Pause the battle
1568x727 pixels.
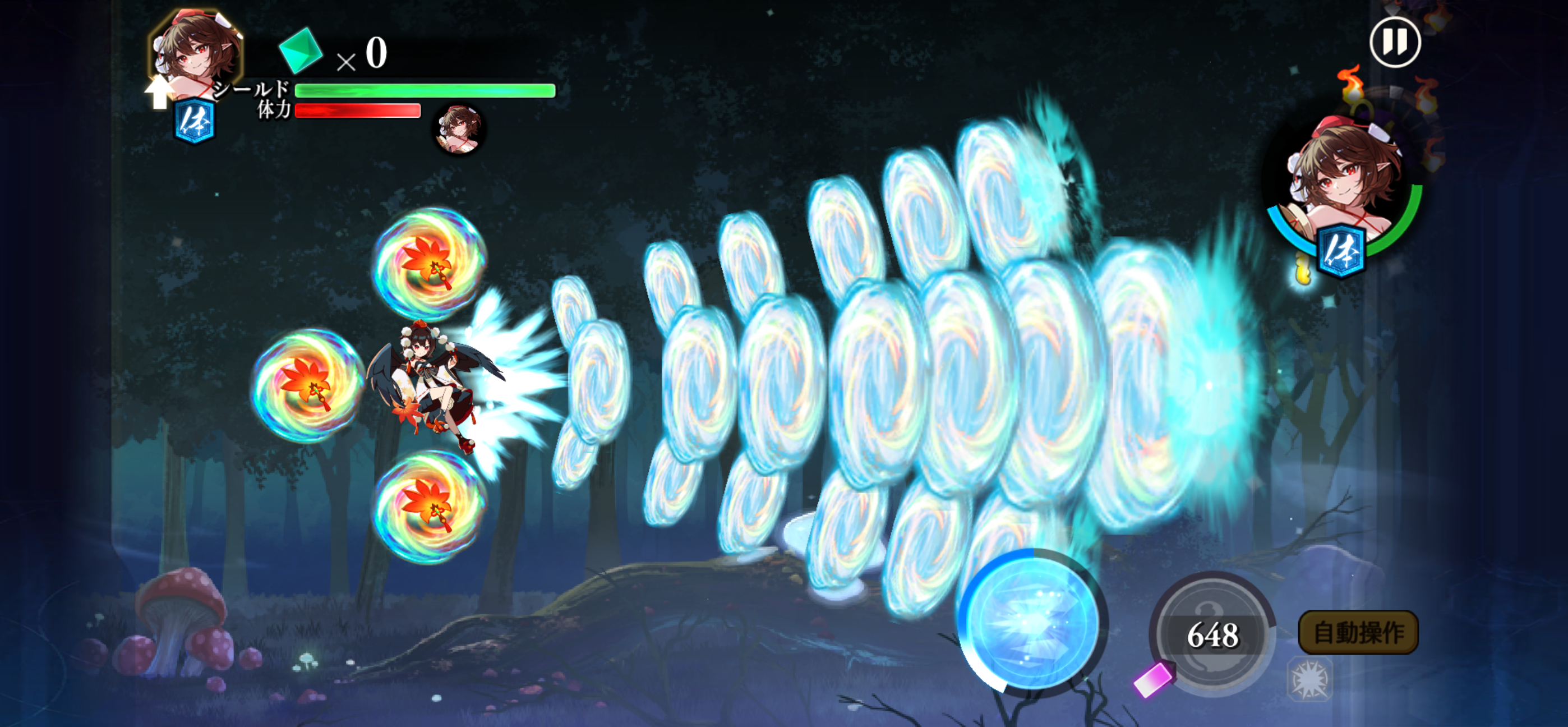coord(1395,43)
